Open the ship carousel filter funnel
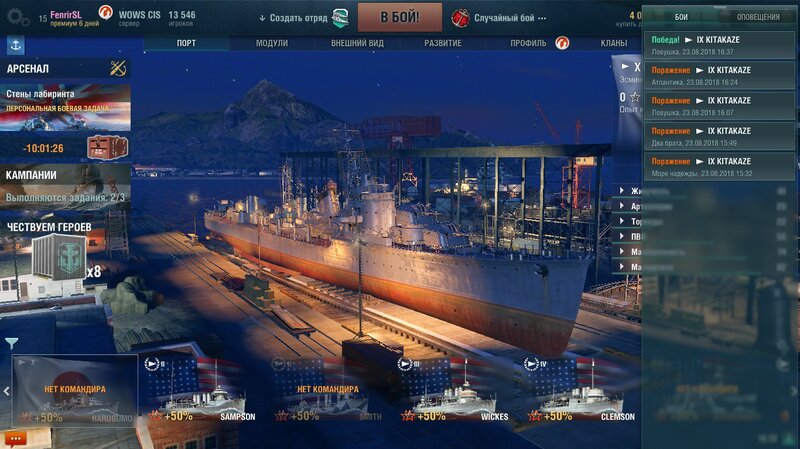Image resolution: width=800 pixels, height=449 pixels. pyautogui.click(x=11, y=343)
